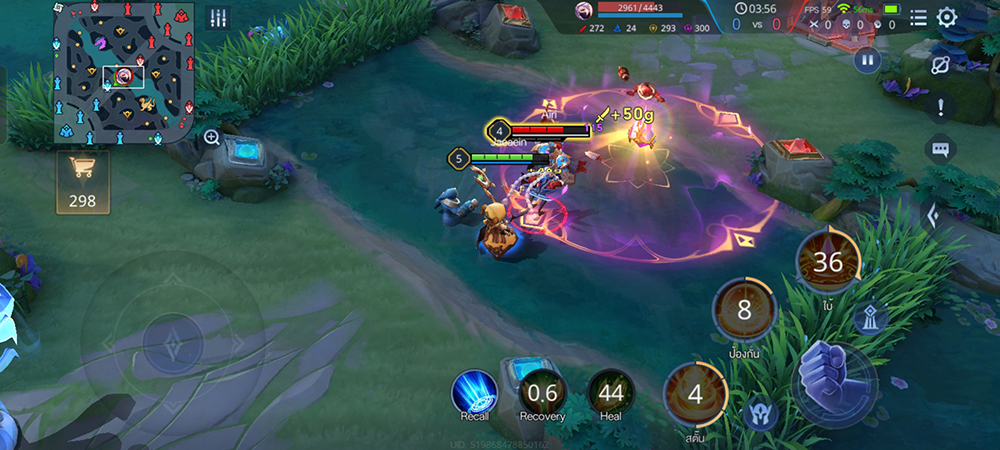Activate the Recall spell
The width and height of the screenshot is (1000, 450).
(x=475, y=392)
